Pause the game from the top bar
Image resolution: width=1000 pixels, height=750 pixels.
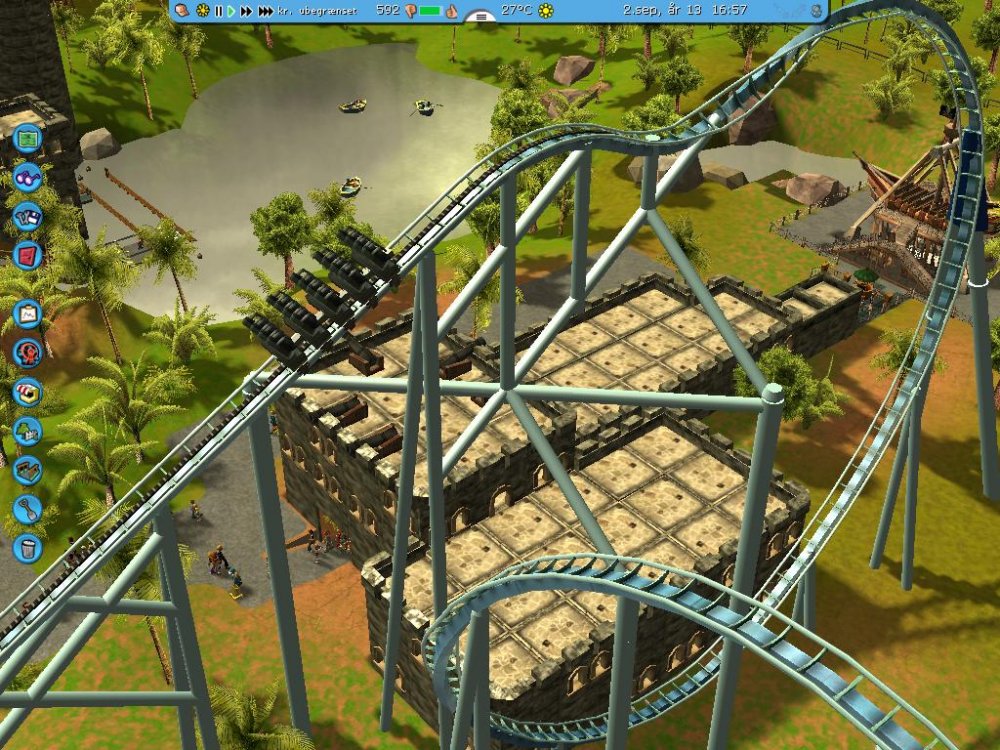pyautogui.click(x=218, y=11)
